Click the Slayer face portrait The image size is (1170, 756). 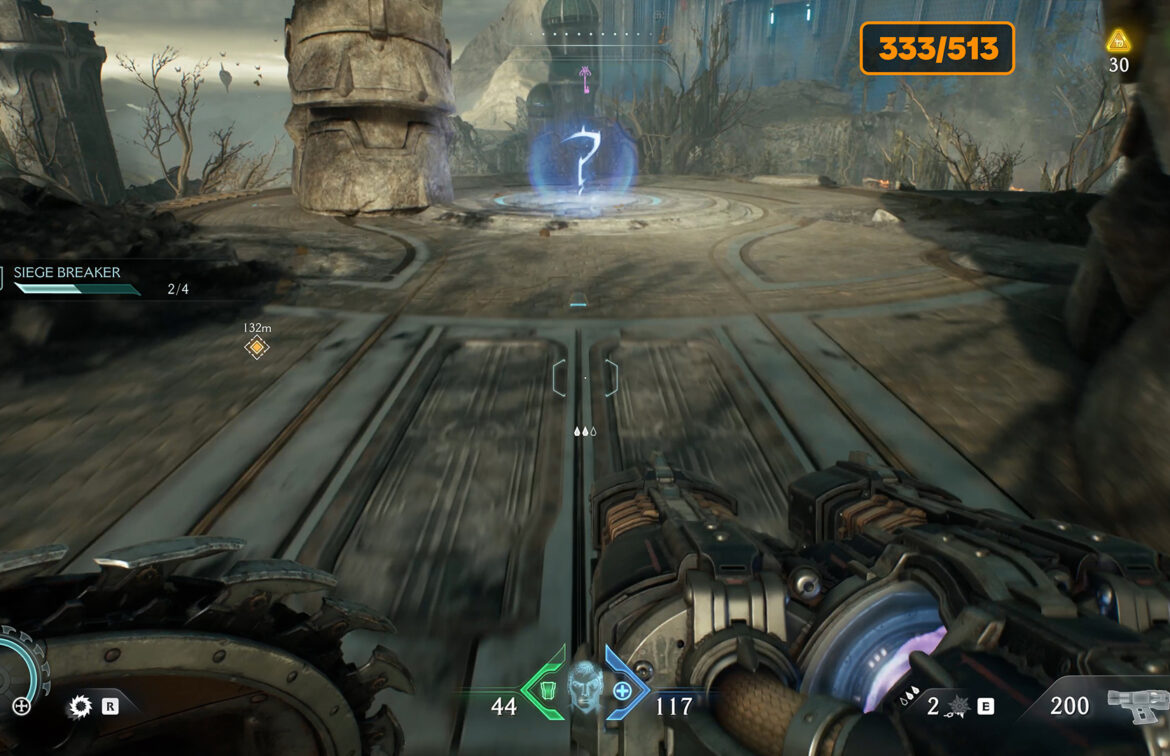point(584,687)
